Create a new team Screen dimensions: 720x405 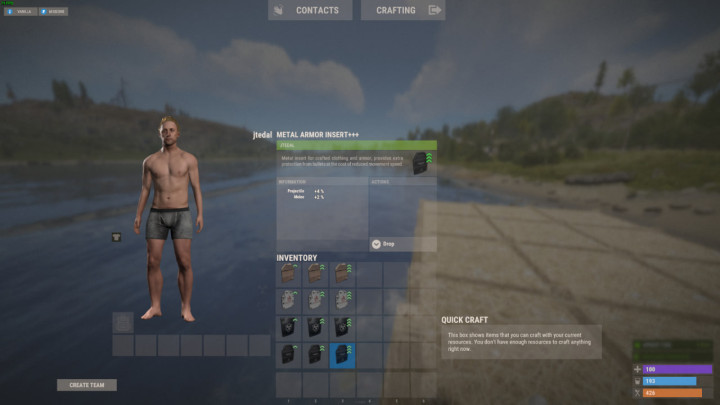coord(87,385)
